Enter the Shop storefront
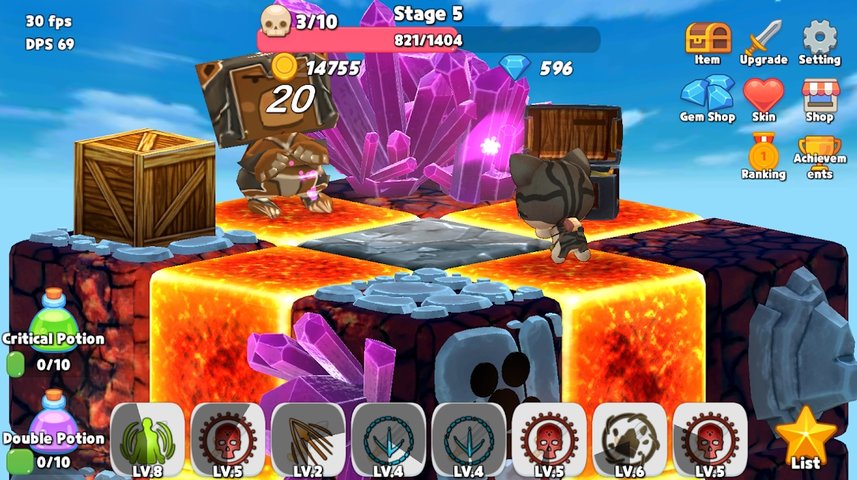 [820, 97]
